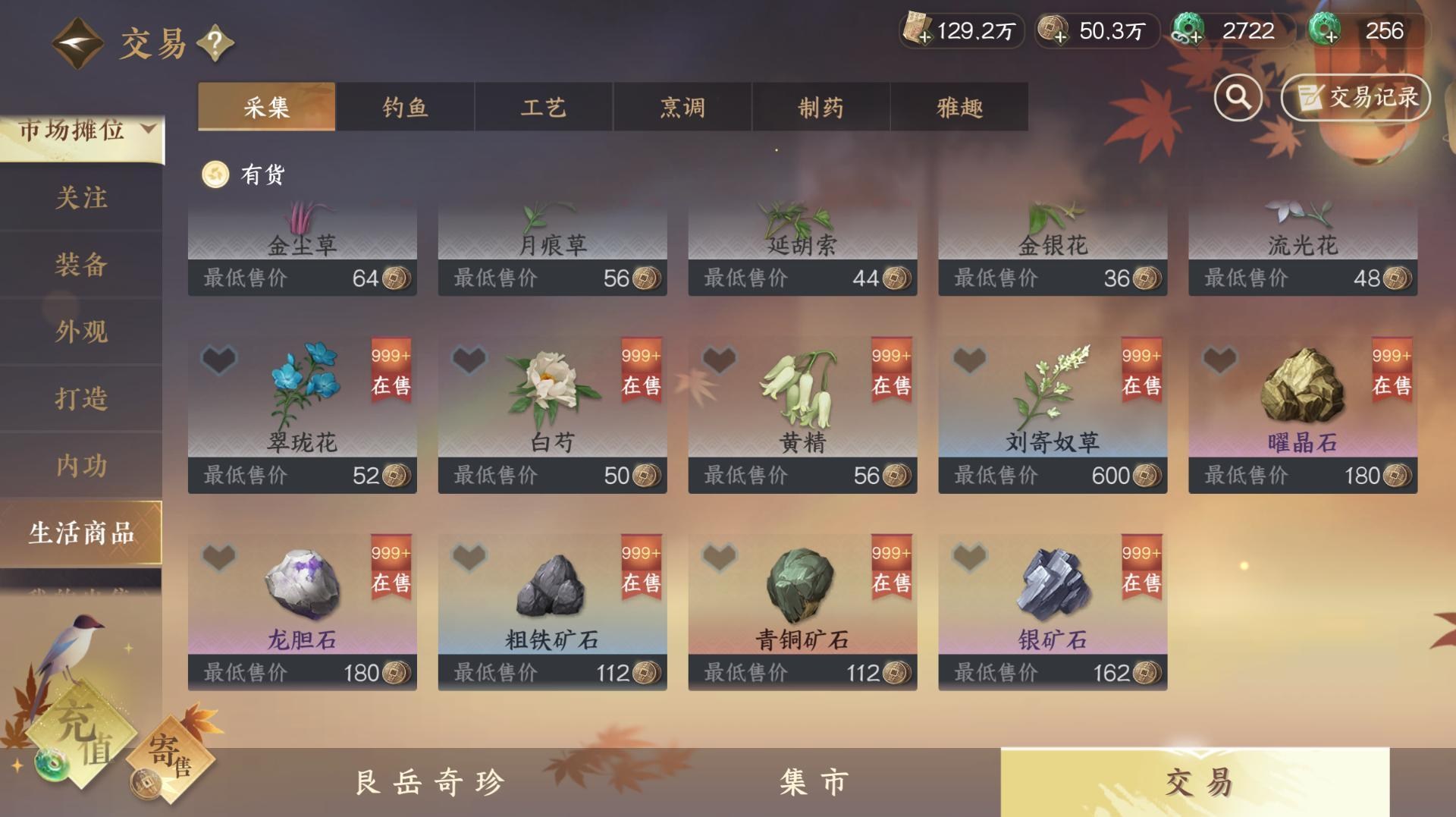Switch to the 钓鱼 tab
The image size is (1456, 817).
404,107
